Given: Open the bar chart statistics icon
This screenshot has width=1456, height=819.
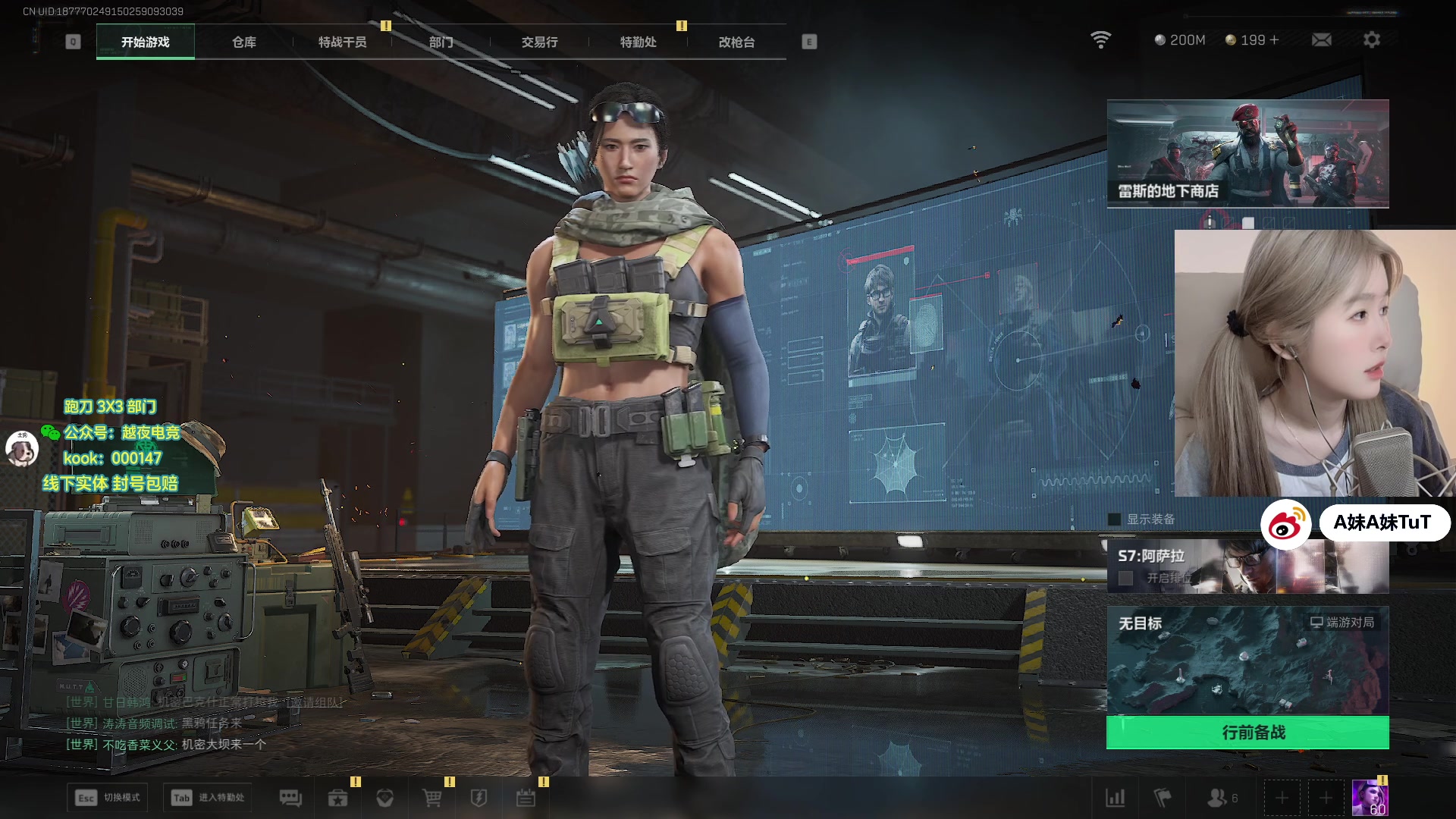Looking at the screenshot, I should point(1115,798).
